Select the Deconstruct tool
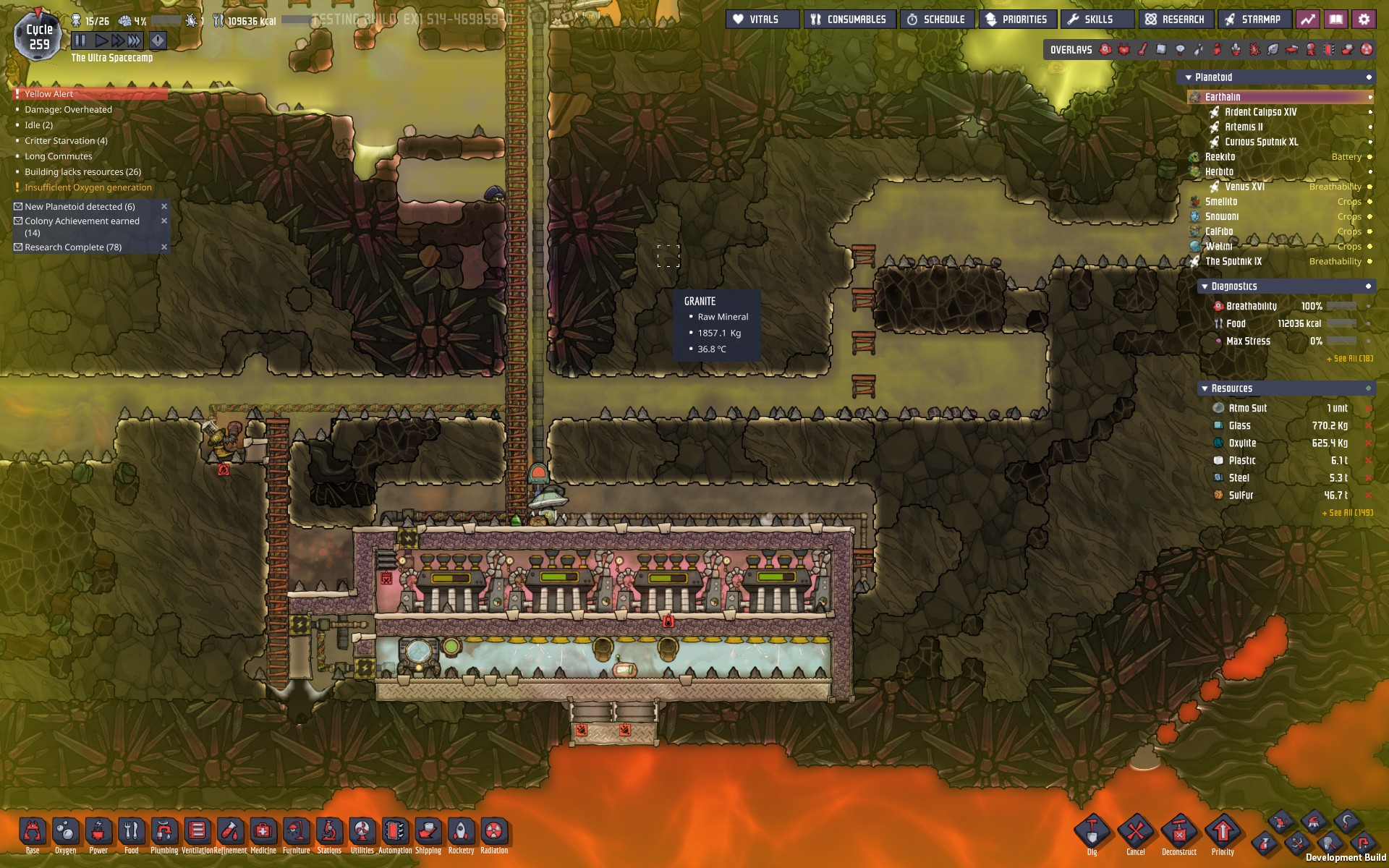 (x=1179, y=833)
